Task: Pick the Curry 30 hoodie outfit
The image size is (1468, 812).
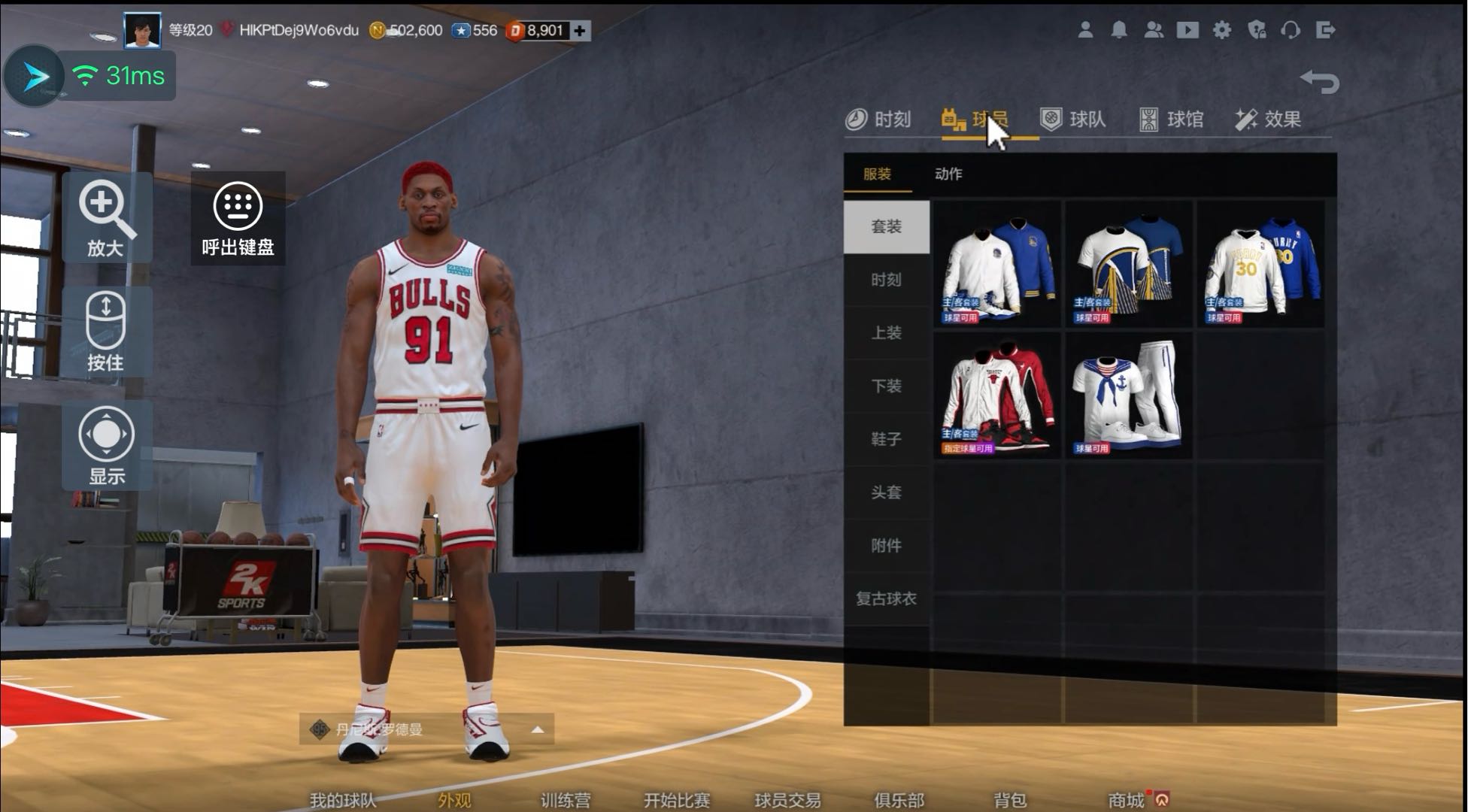Action: [1260, 265]
